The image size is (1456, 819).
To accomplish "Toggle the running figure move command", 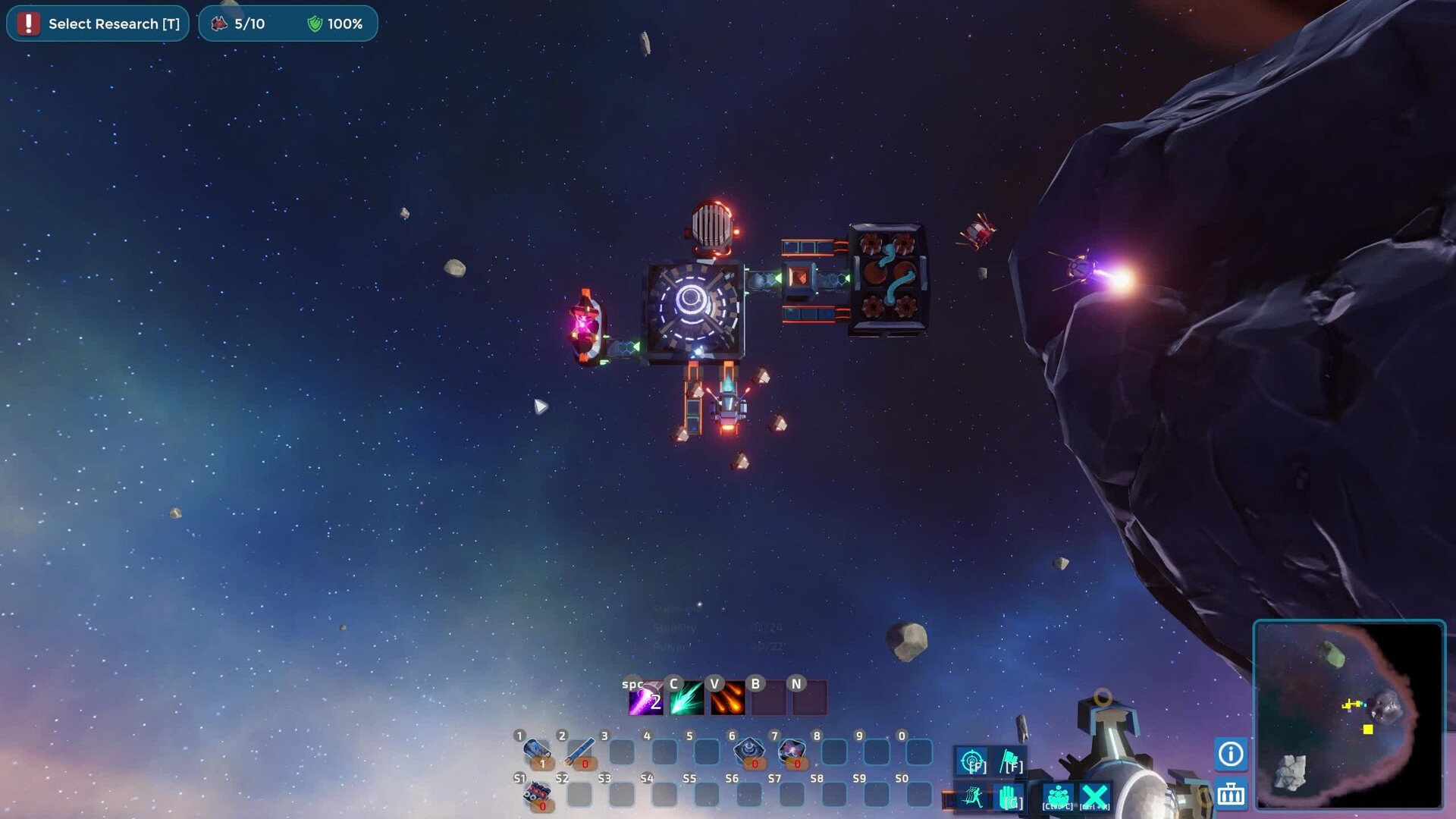I will (972, 797).
